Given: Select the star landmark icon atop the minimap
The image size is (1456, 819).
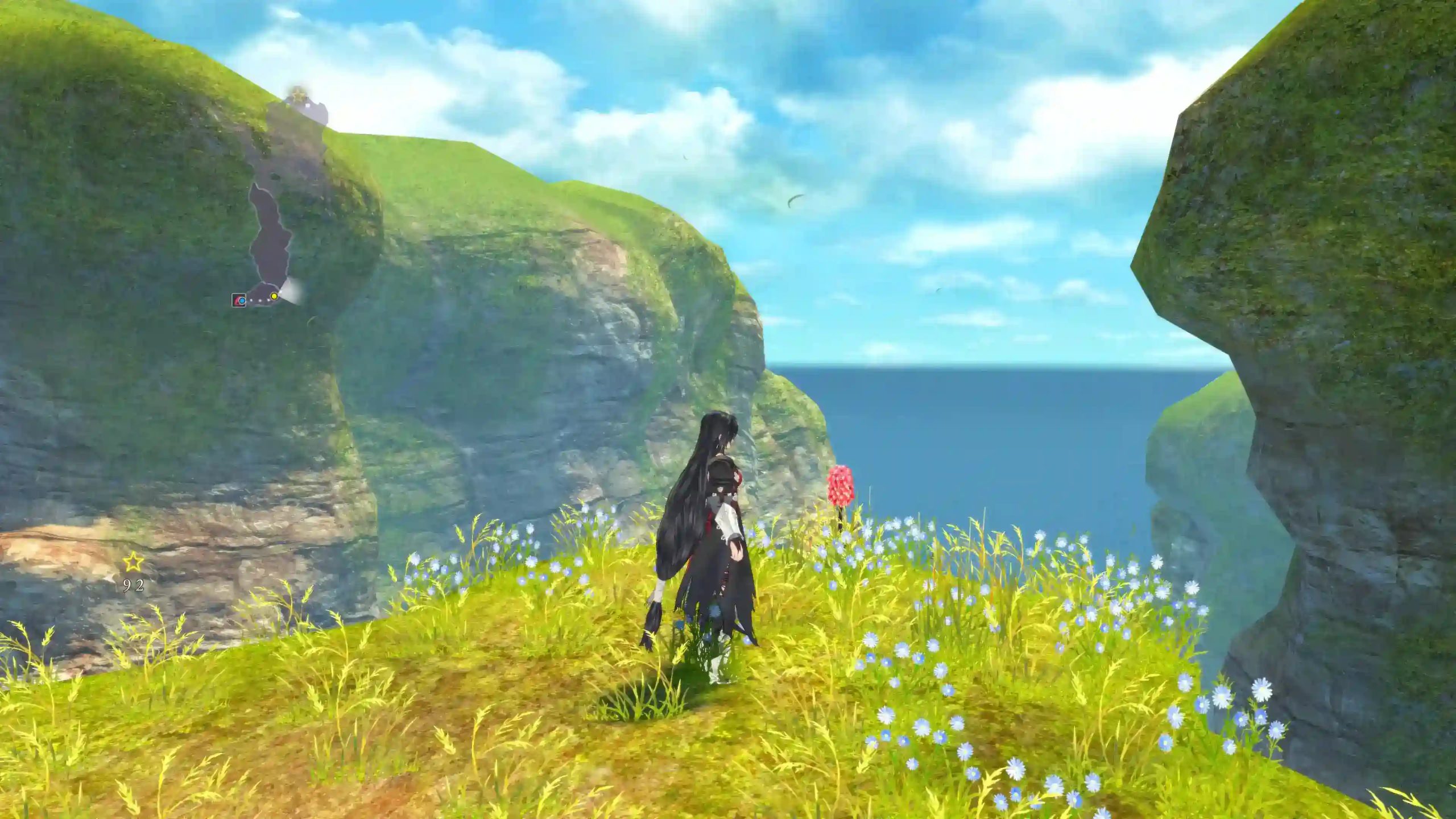Looking at the screenshot, I should pyautogui.click(x=298, y=94).
